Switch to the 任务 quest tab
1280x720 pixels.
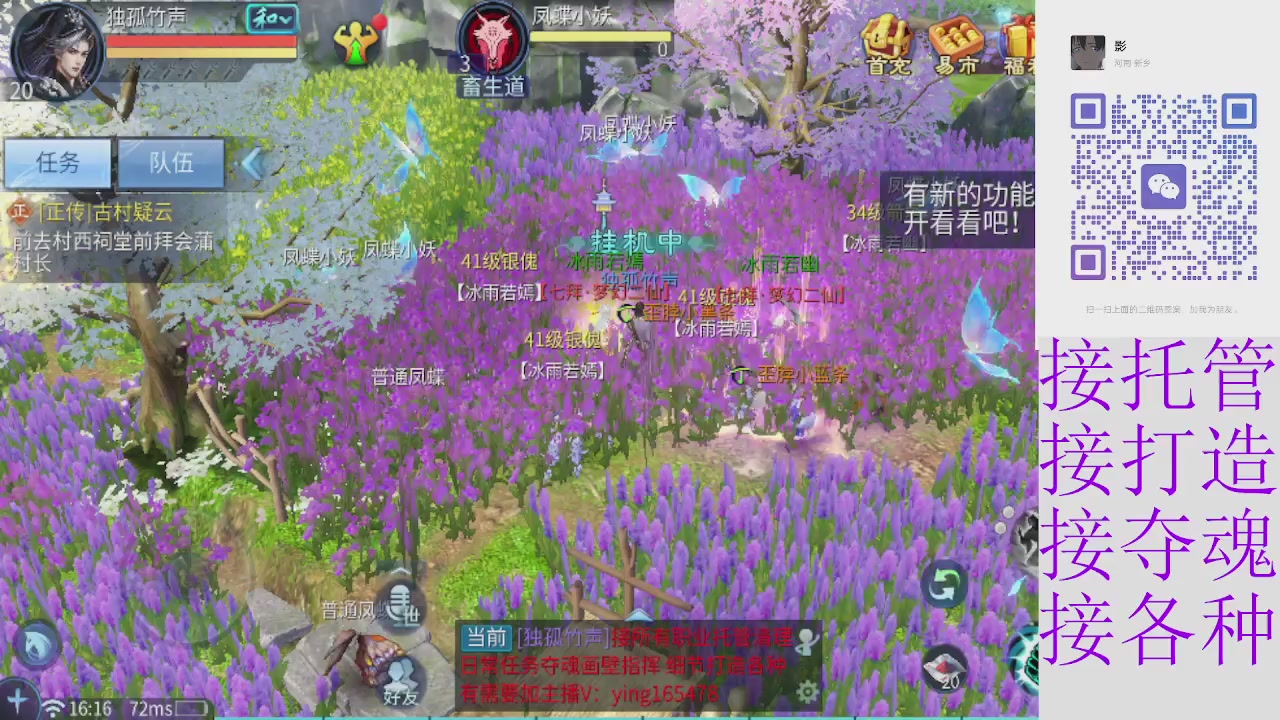point(57,163)
